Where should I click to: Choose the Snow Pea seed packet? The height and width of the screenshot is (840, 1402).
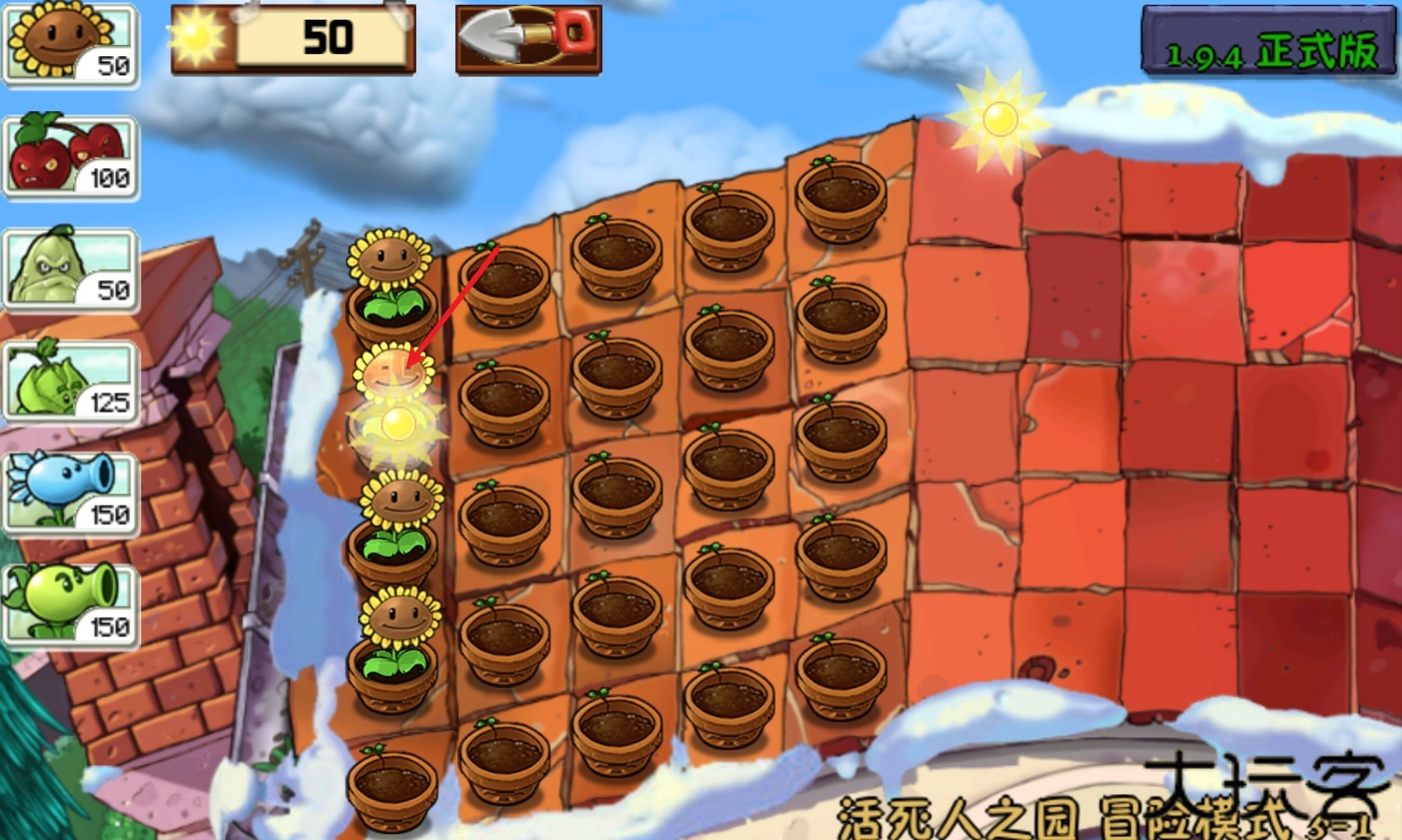70,494
